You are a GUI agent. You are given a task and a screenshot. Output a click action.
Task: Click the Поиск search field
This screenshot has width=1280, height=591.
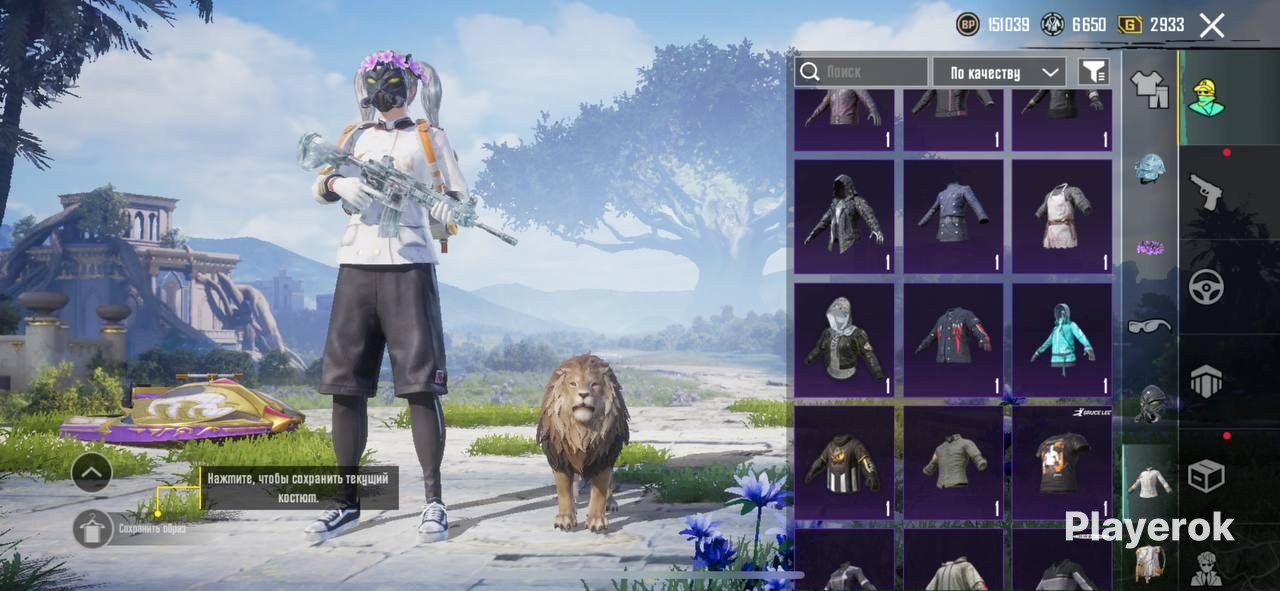coord(861,72)
